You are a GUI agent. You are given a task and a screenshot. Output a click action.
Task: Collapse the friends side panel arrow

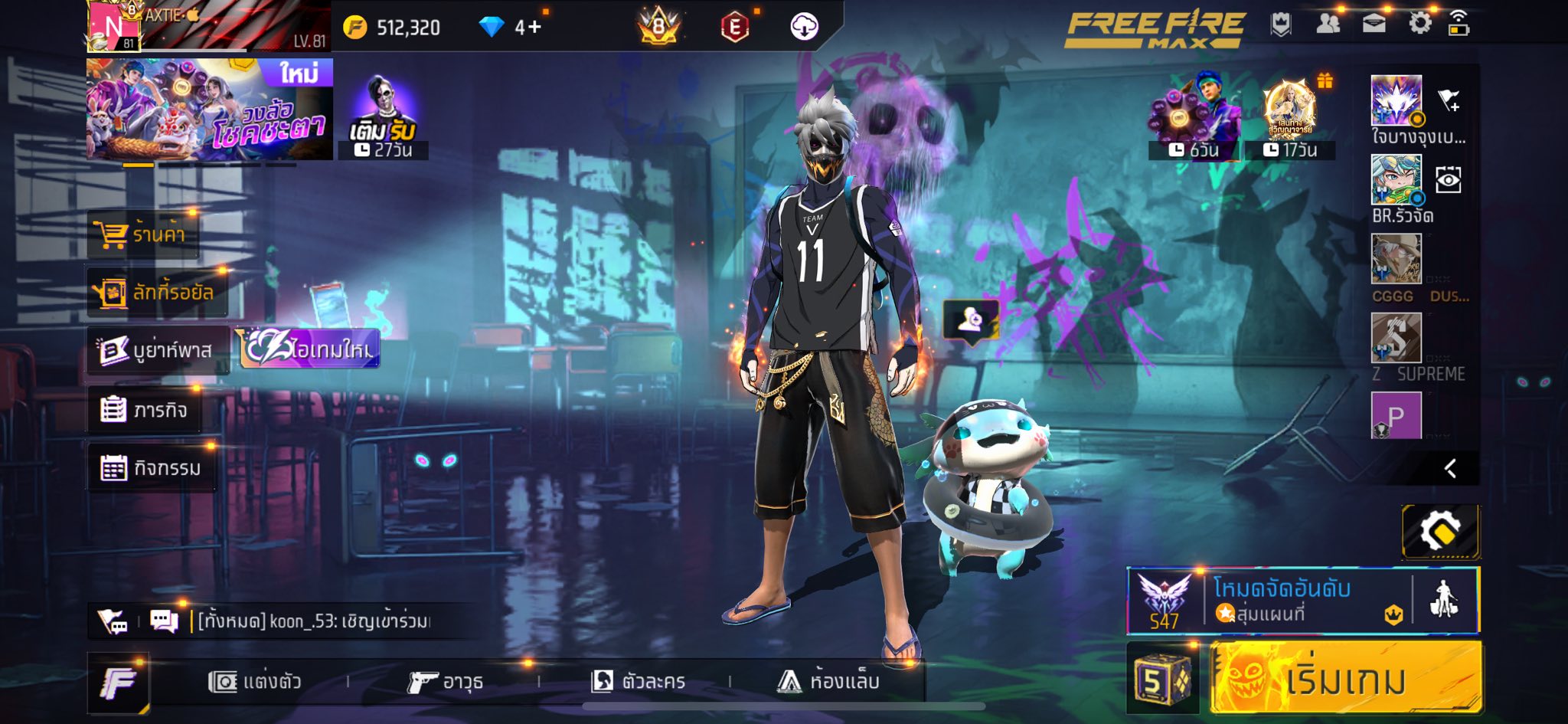(x=1449, y=468)
